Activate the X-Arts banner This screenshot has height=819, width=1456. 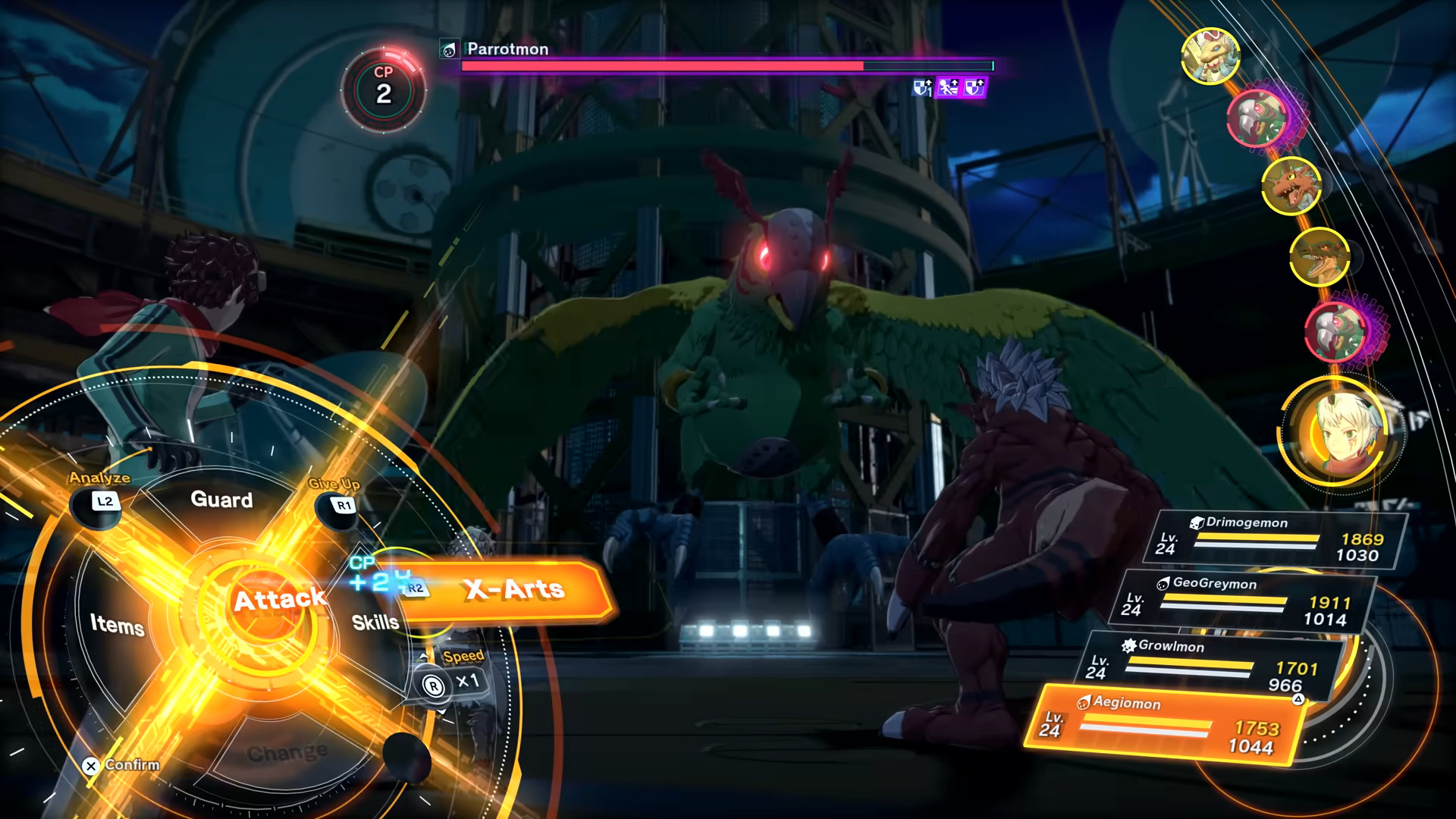514,590
